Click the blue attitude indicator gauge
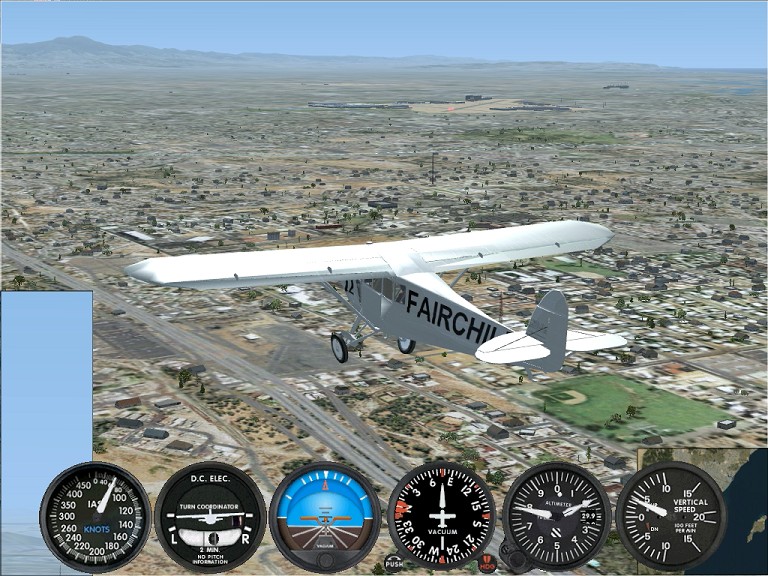Screen dimensions: 768x576 coord(324,516)
